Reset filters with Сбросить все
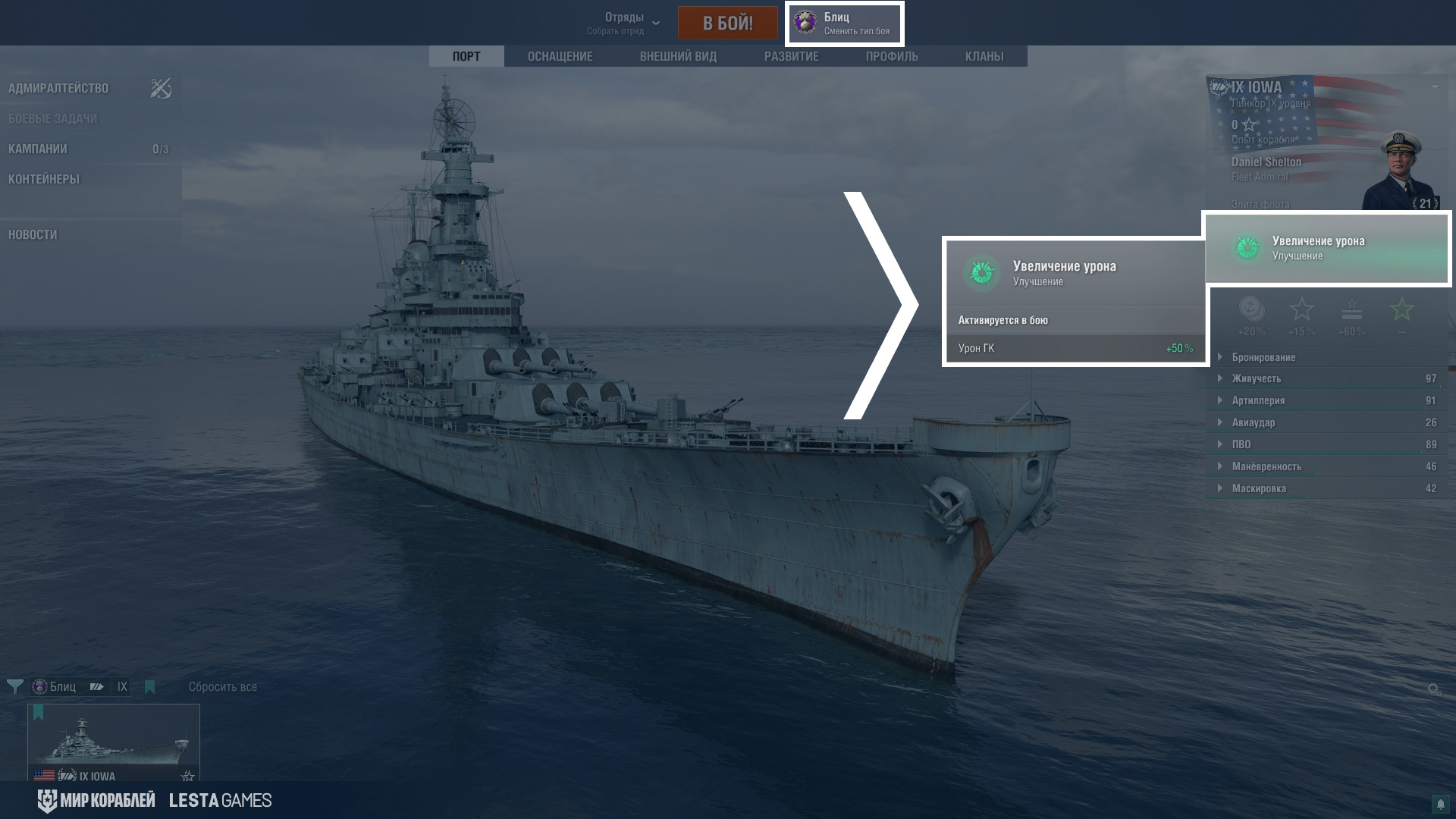1456x819 pixels. pyautogui.click(x=222, y=687)
